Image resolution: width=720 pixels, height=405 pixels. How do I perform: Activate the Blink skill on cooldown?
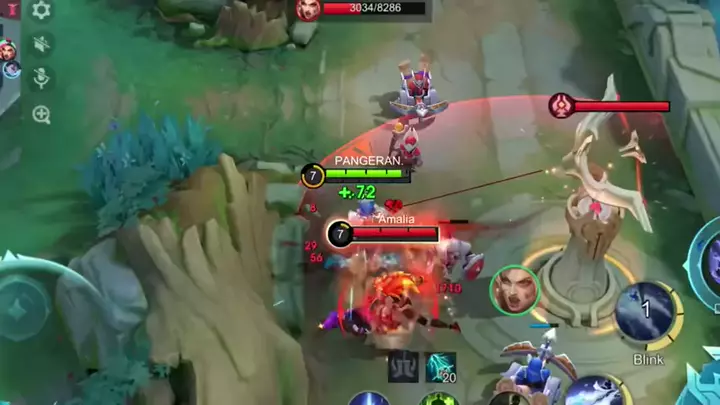coord(647,312)
